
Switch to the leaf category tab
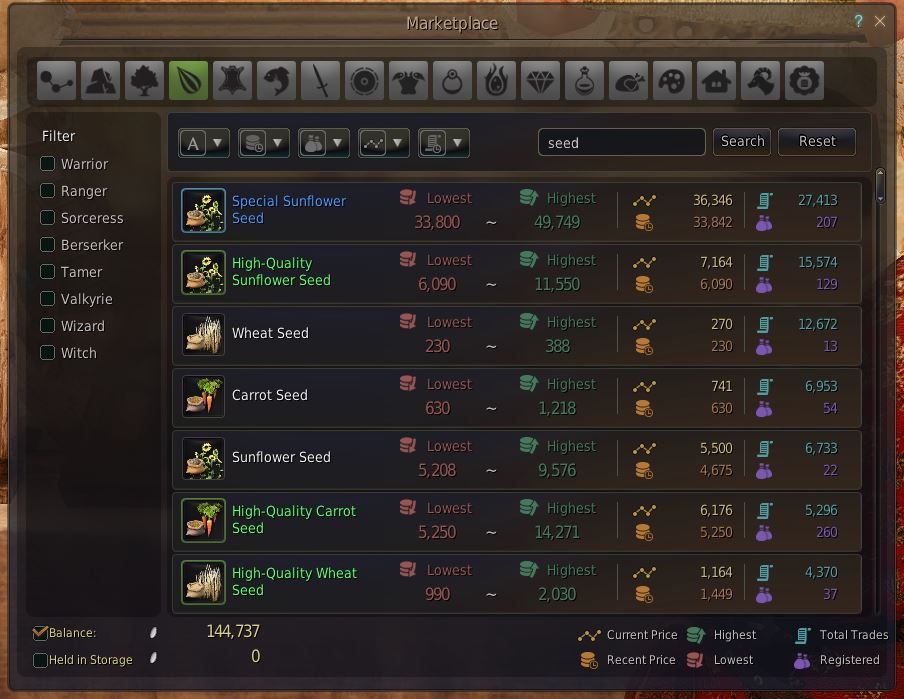pyautogui.click(x=188, y=81)
